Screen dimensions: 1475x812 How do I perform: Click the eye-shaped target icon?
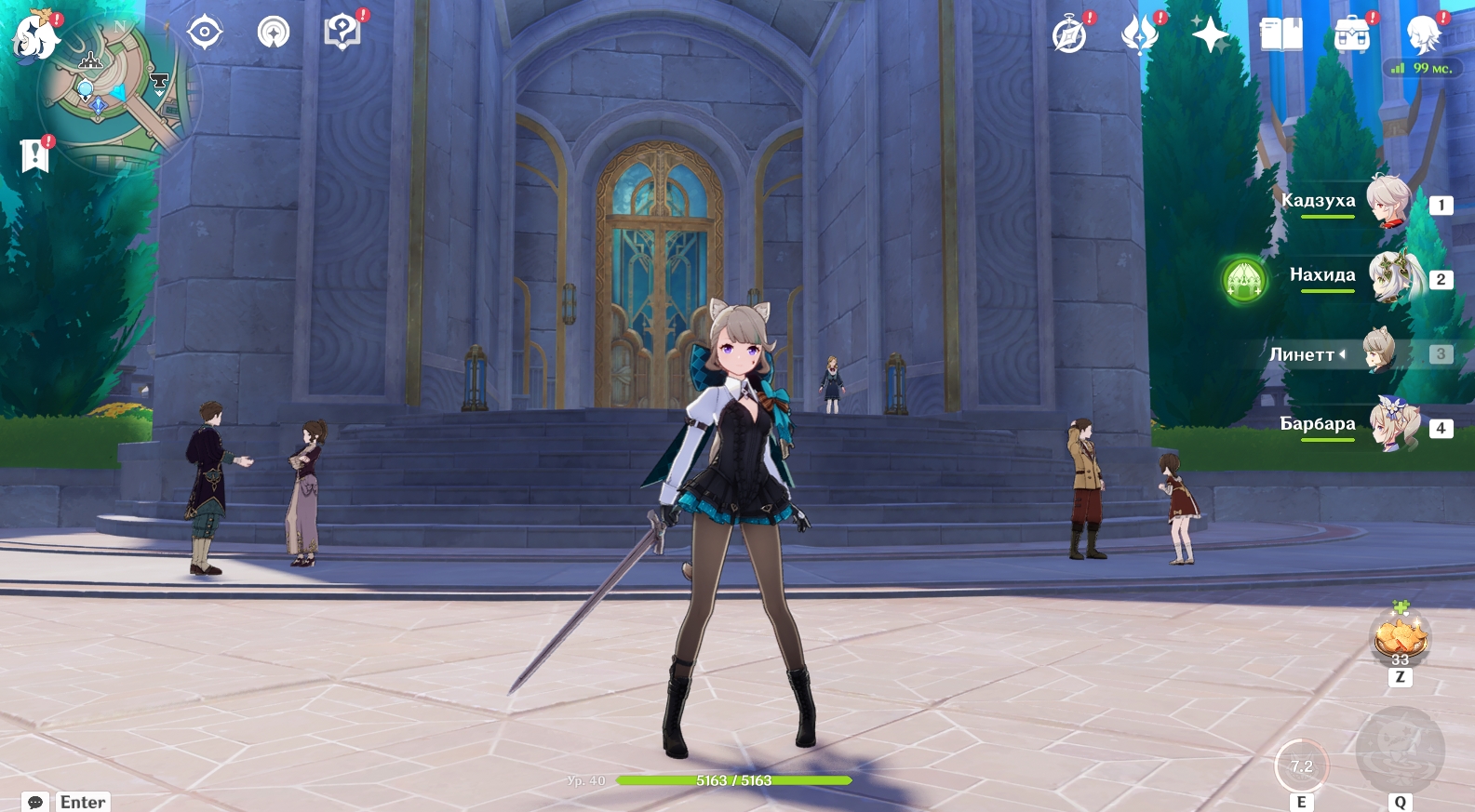click(x=204, y=33)
